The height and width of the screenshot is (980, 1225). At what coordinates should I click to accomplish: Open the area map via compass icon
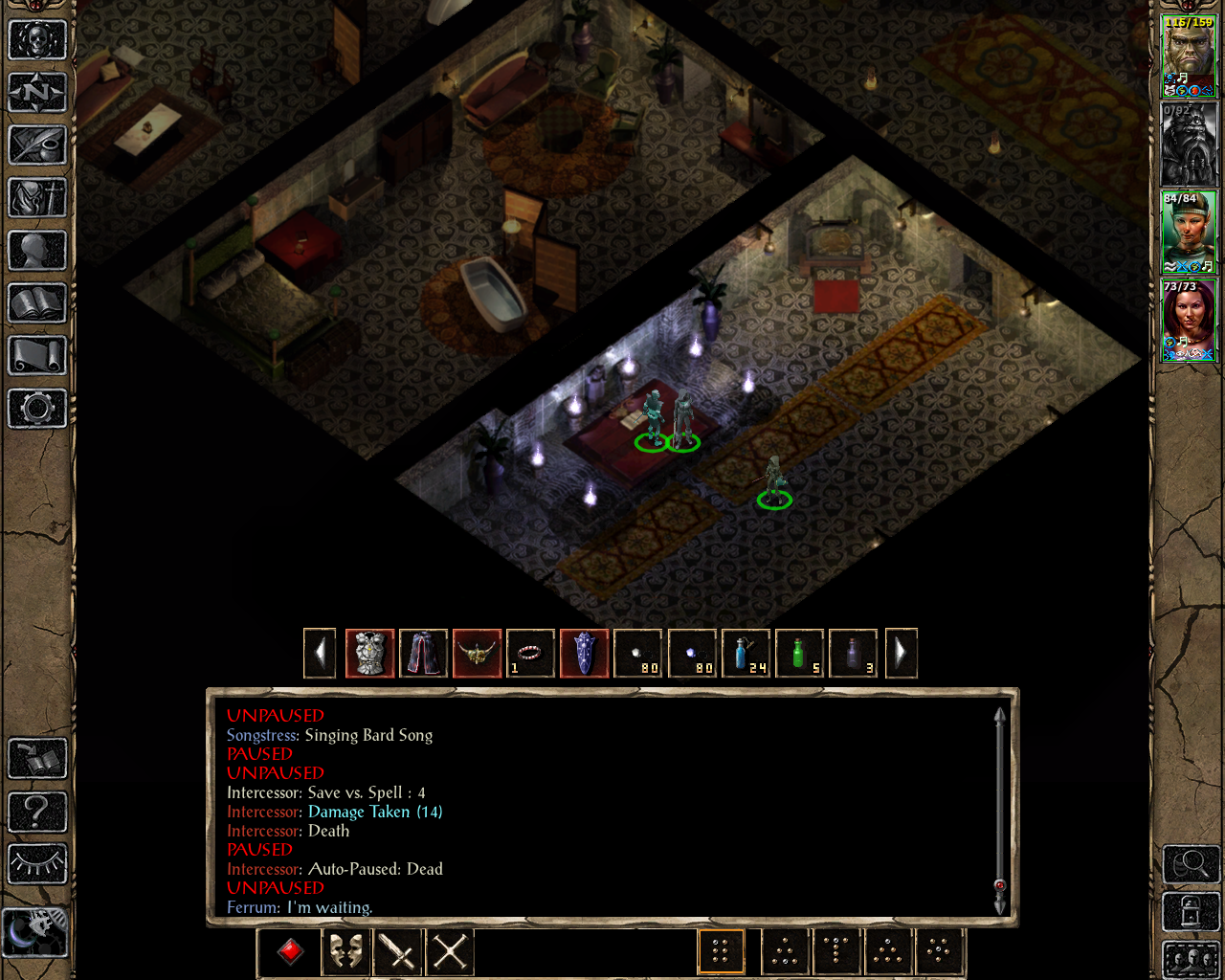tap(36, 93)
